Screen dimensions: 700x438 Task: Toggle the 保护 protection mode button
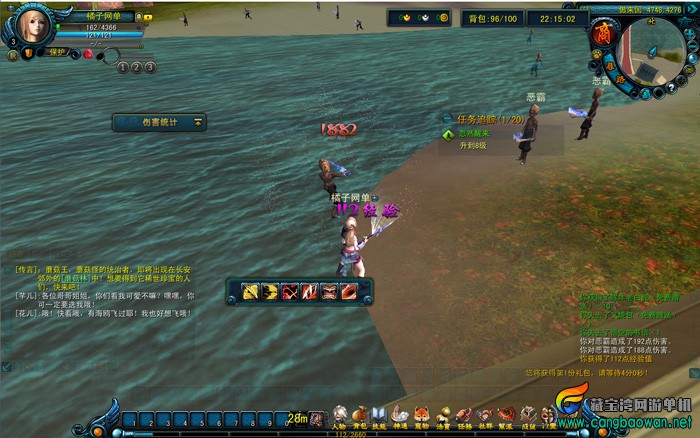click(x=55, y=52)
